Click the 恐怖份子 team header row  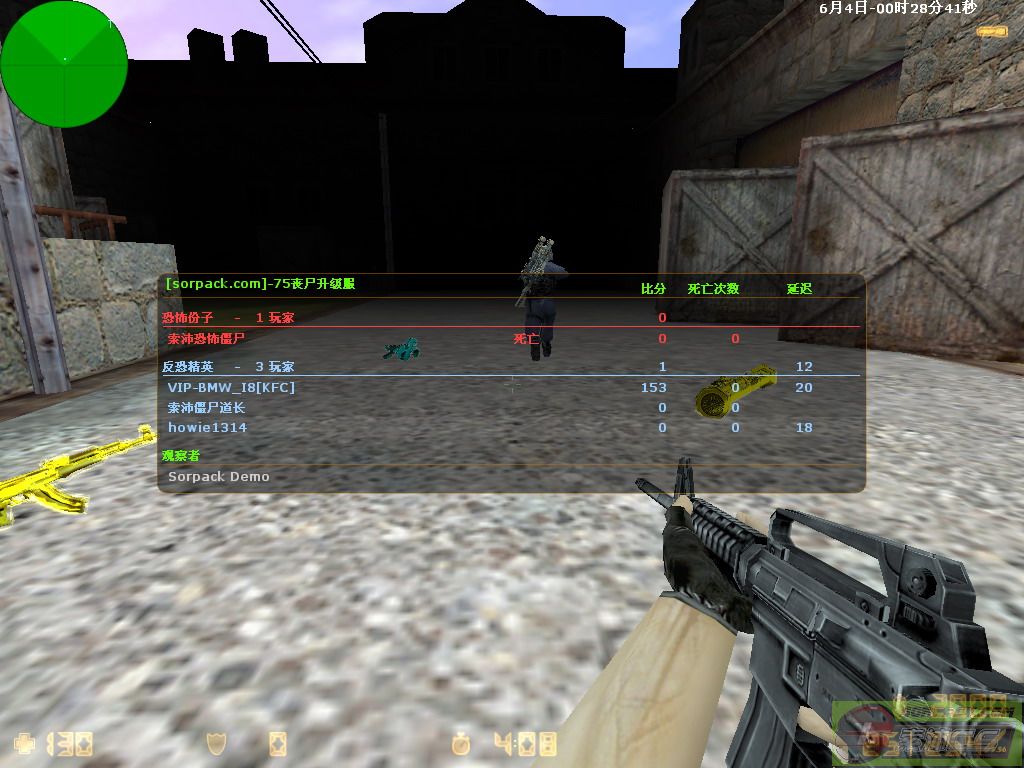pyautogui.click(x=228, y=317)
